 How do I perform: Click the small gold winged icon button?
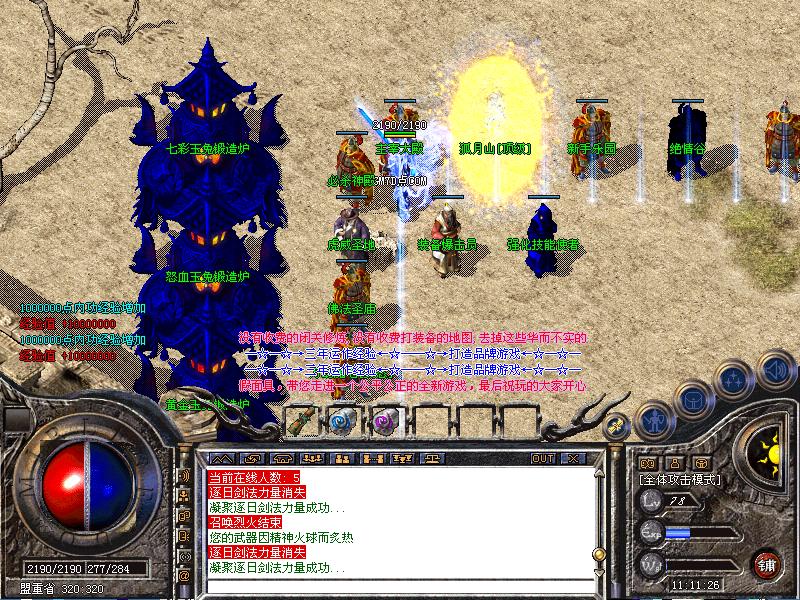pyautogui.click(x=618, y=425)
